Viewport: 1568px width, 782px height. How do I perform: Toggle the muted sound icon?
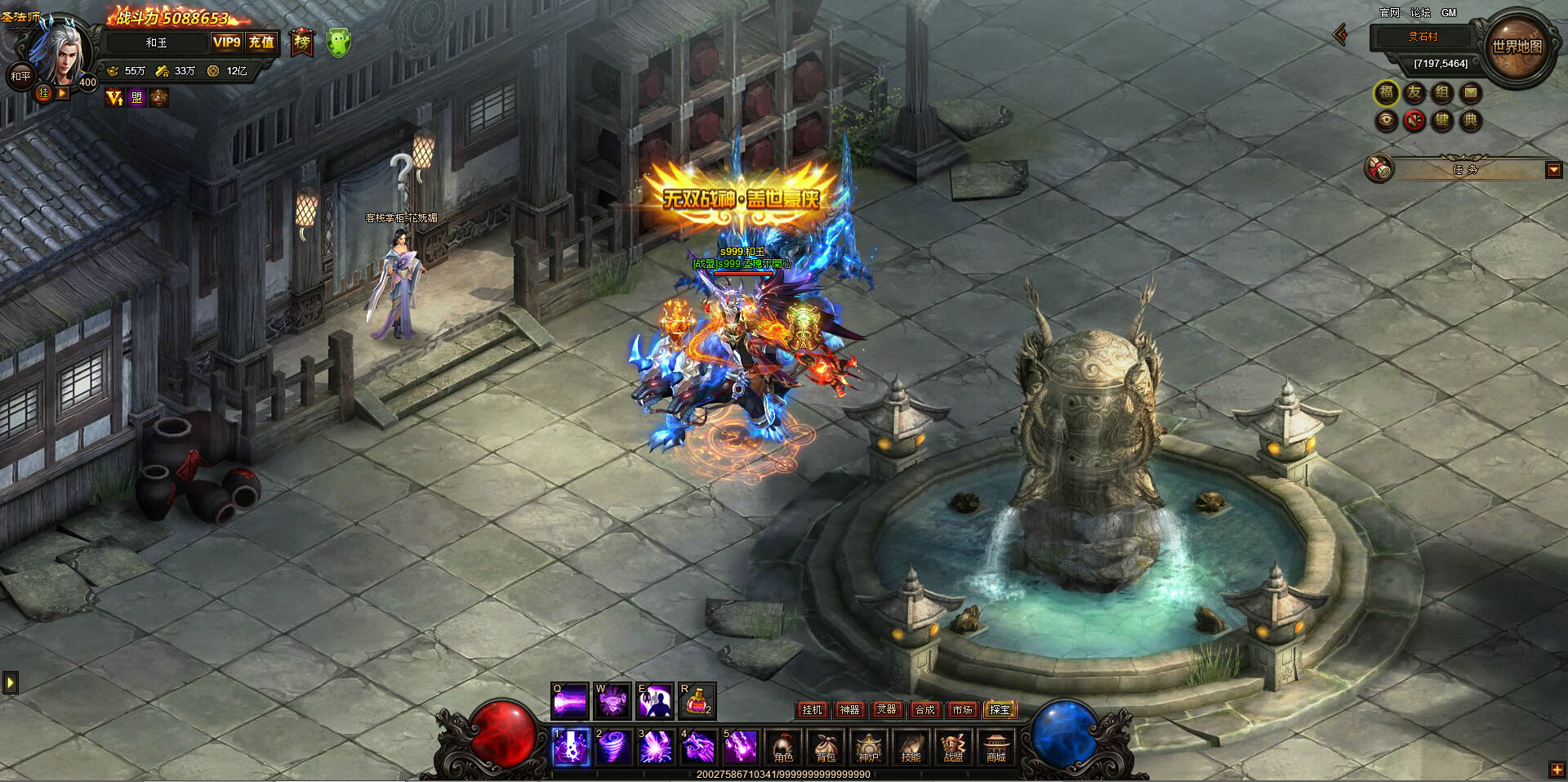[x=1414, y=121]
